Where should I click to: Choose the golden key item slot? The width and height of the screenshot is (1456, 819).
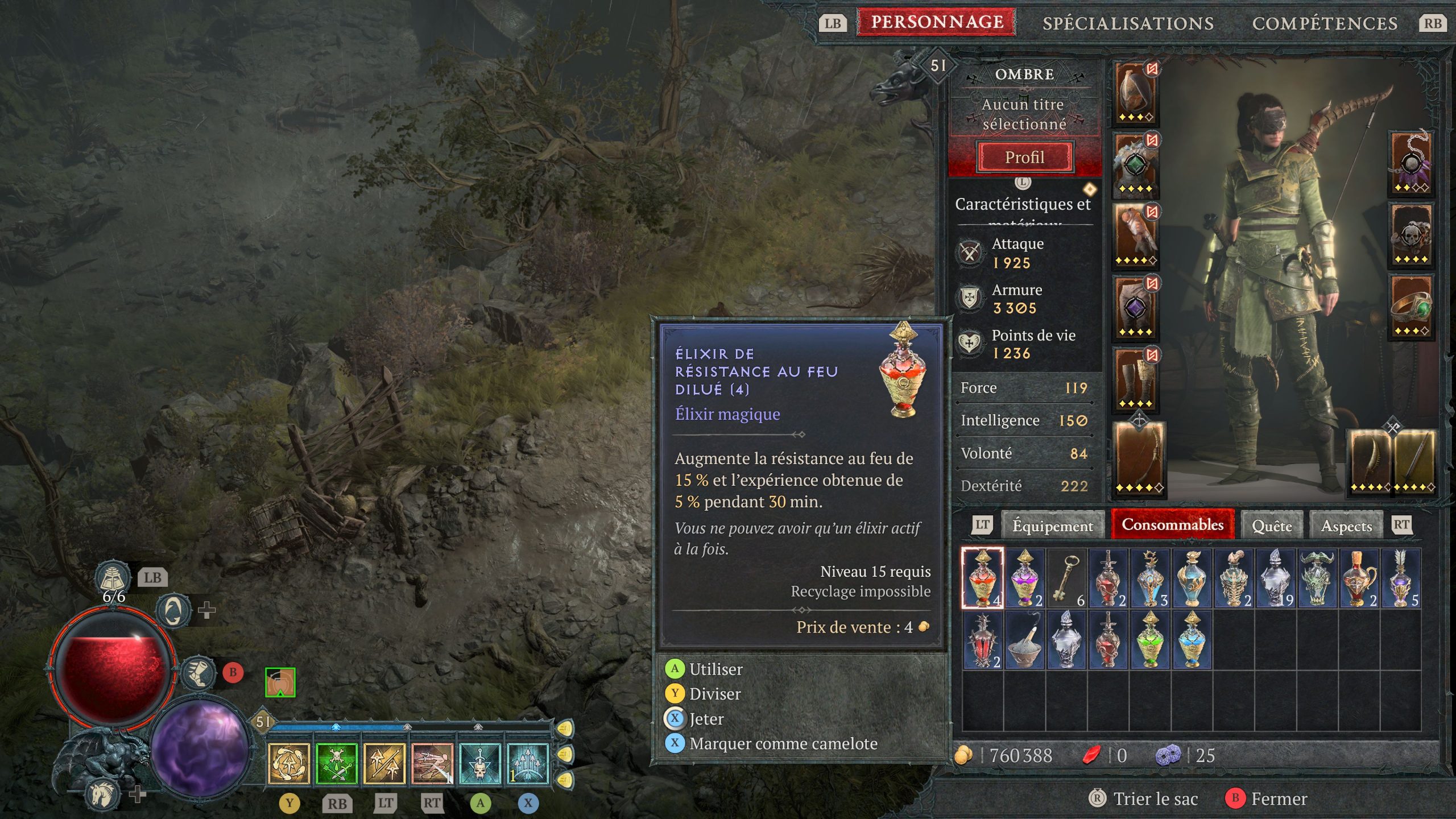coord(1066,578)
